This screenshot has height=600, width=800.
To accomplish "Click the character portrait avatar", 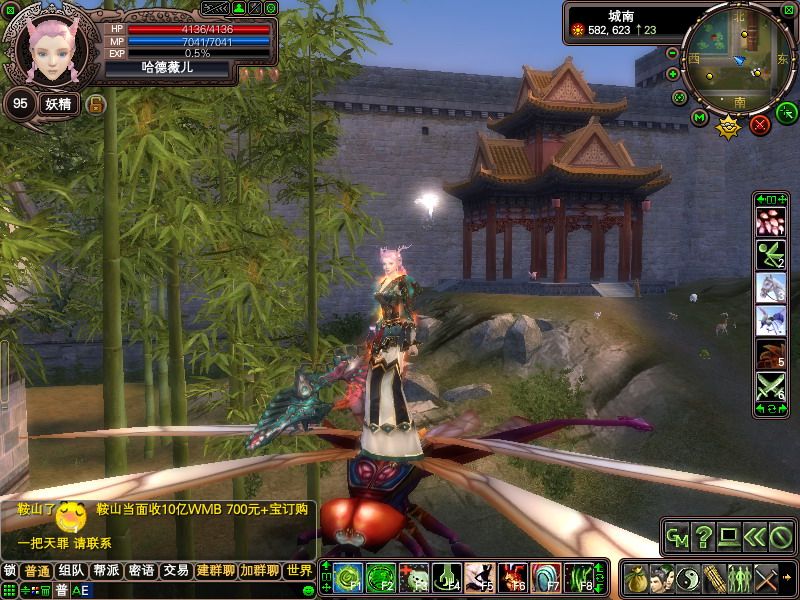I will [48, 48].
